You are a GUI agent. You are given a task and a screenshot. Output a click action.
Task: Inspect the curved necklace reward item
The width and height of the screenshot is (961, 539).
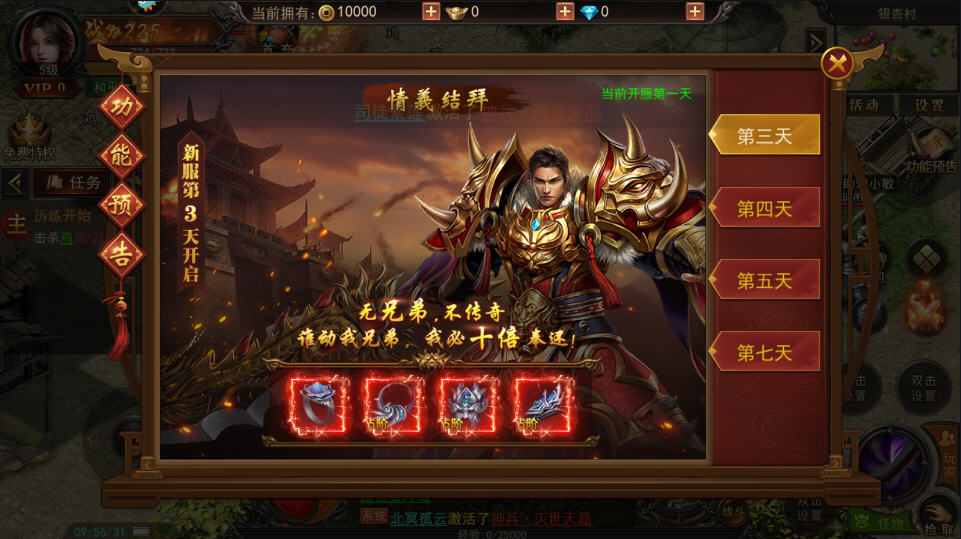click(392, 405)
